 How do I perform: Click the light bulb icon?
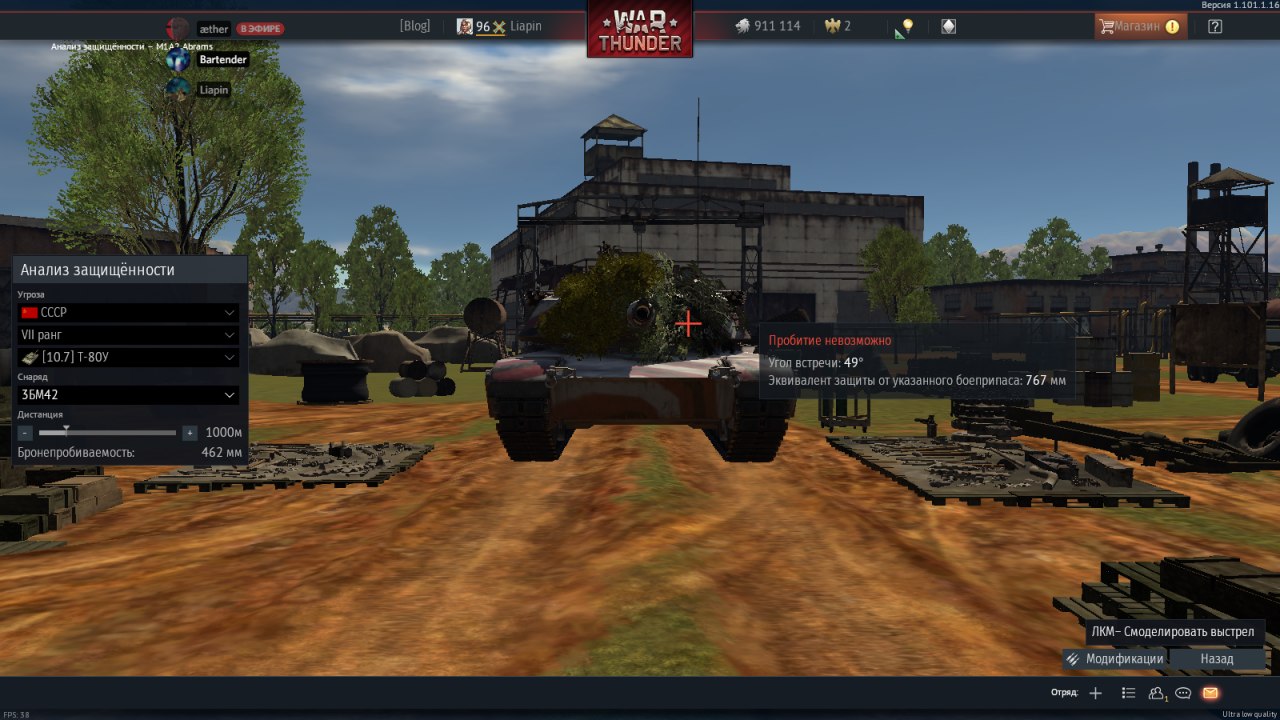coord(907,26)
